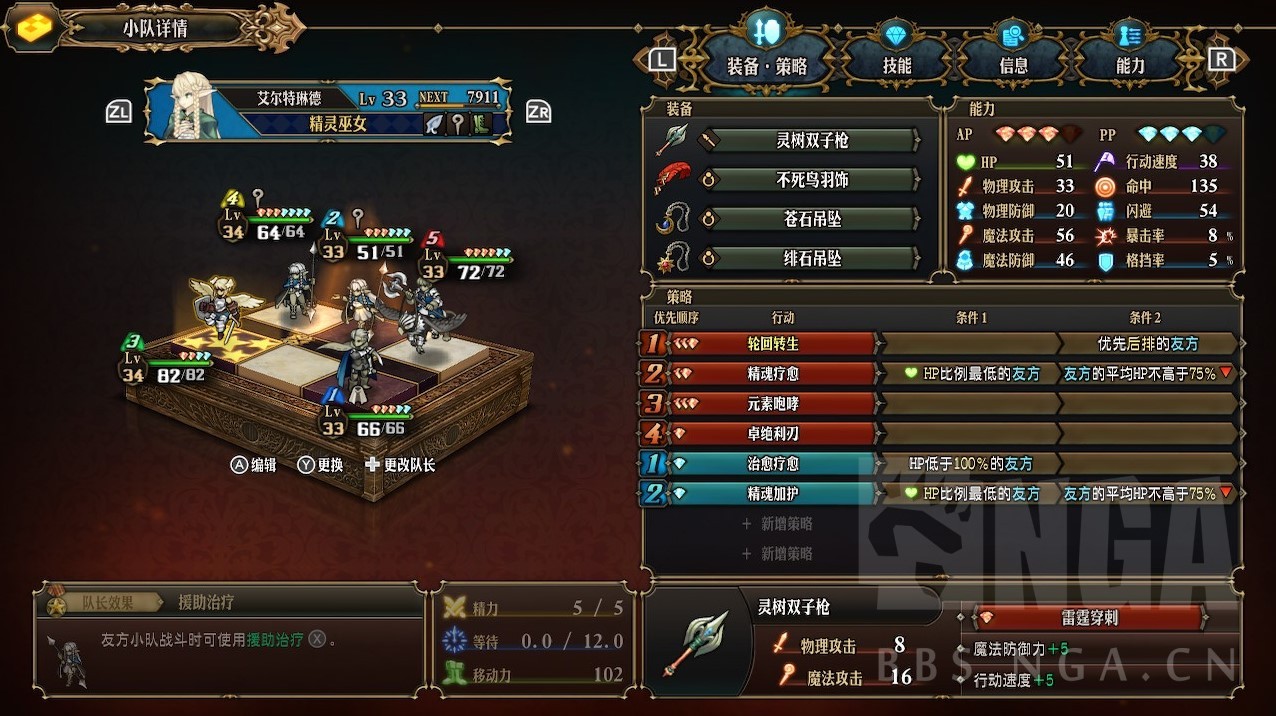The width and height of the screenshot is (1276, 716).
Task: Show the 信息 tab
Action: 1013,66
